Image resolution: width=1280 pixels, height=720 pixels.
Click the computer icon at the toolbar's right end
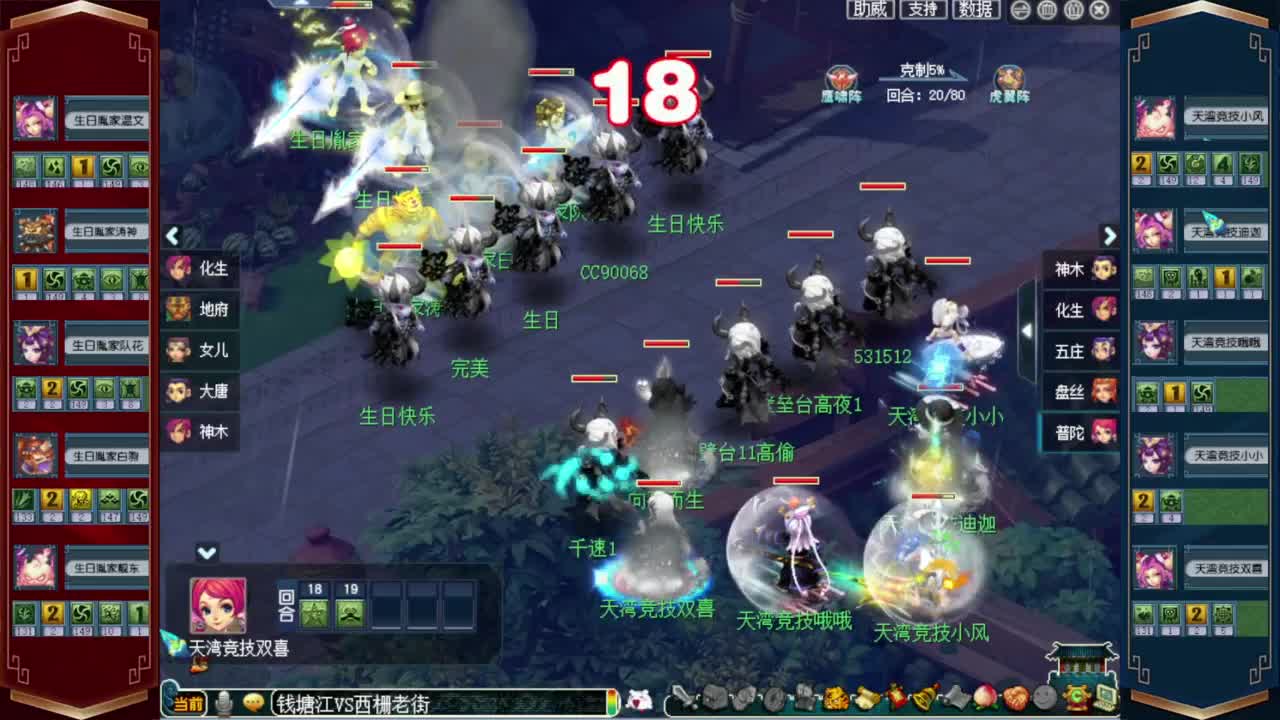[x=1109, y=701]
